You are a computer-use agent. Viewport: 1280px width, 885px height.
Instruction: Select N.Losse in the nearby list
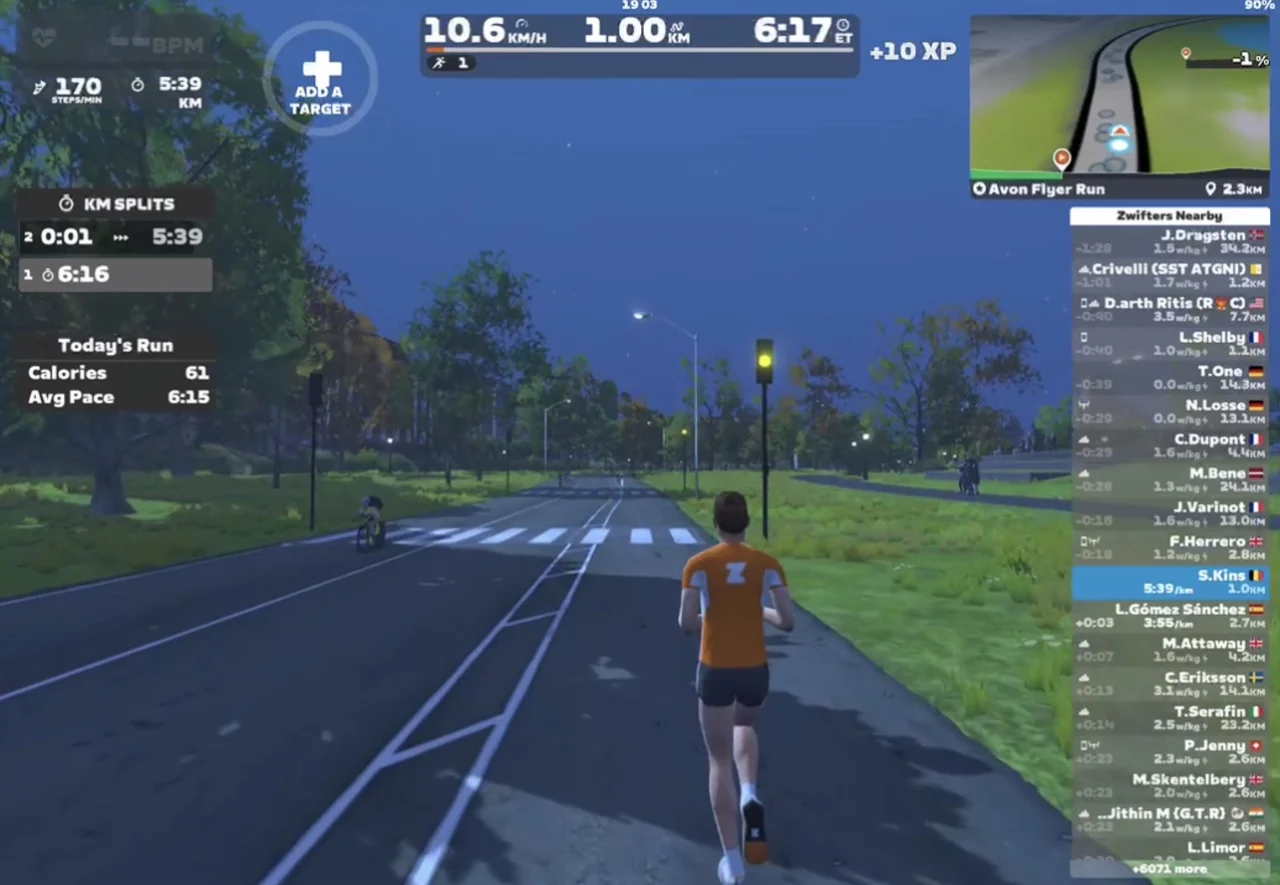coord(1169,412)
